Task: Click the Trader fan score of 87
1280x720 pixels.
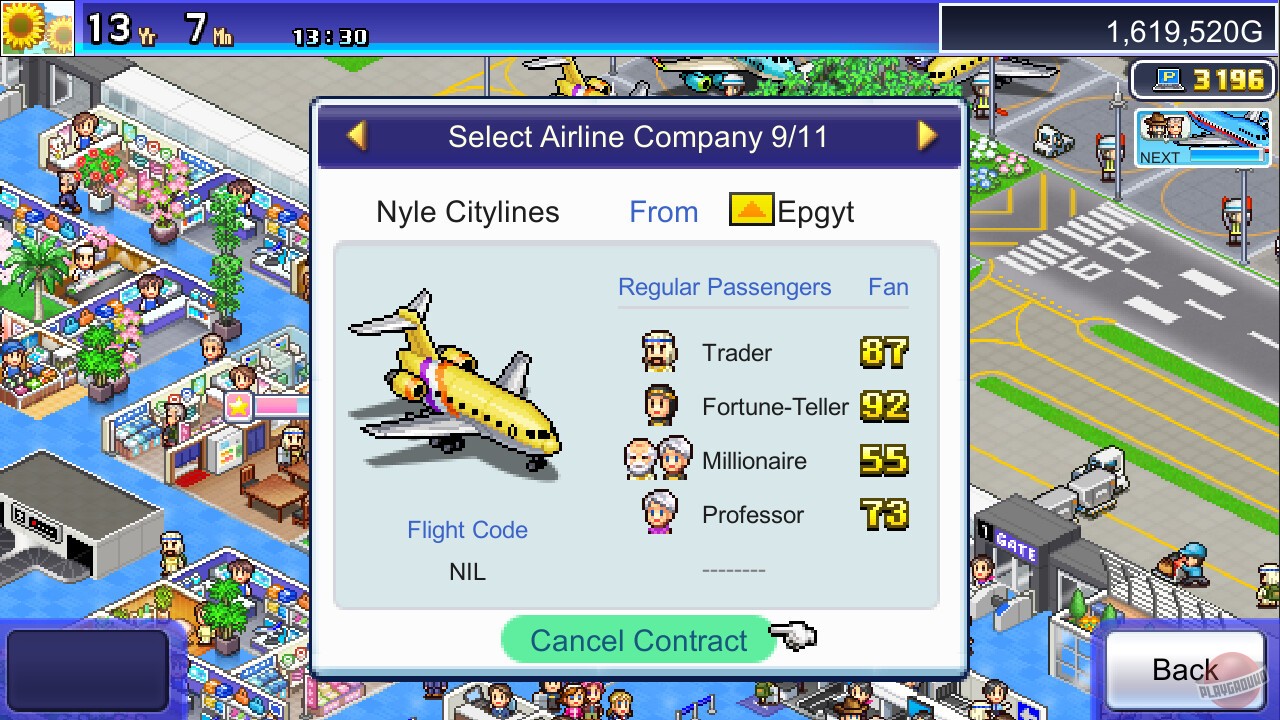Action: pyautogui.click(x=884, y=351)
